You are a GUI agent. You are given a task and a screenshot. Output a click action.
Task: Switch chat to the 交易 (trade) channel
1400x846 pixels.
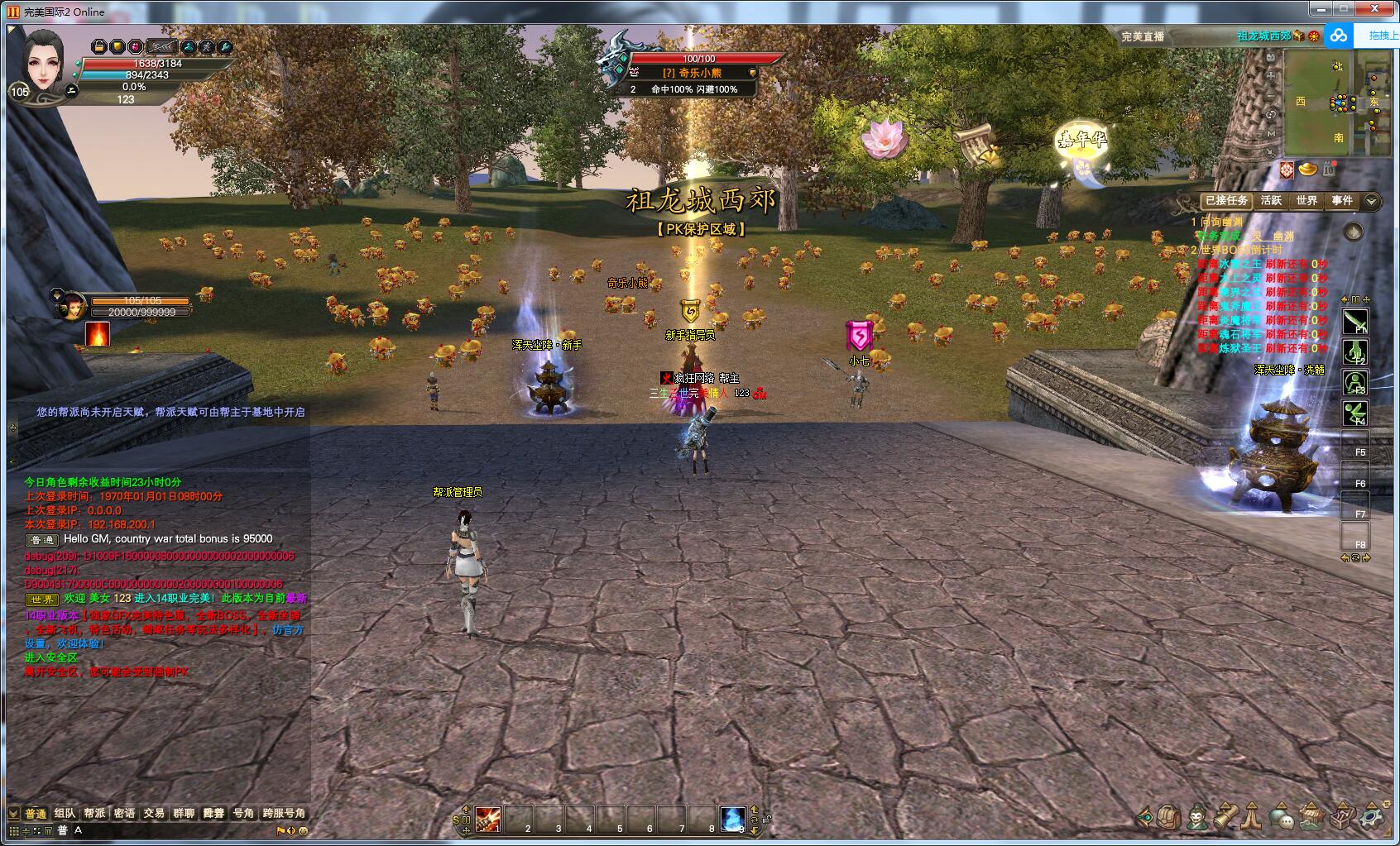point(154,813)
